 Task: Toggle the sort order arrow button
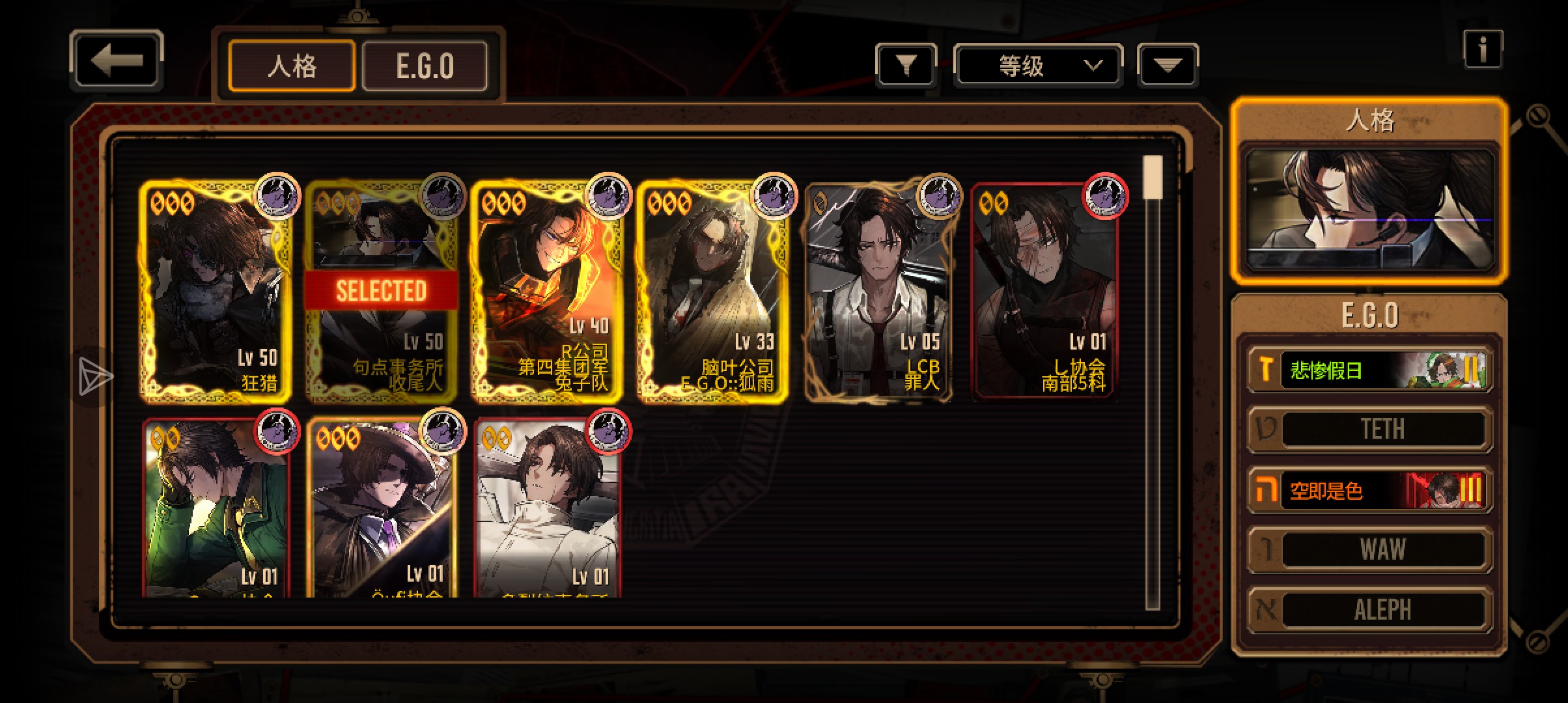click(x=1168, y=65)
